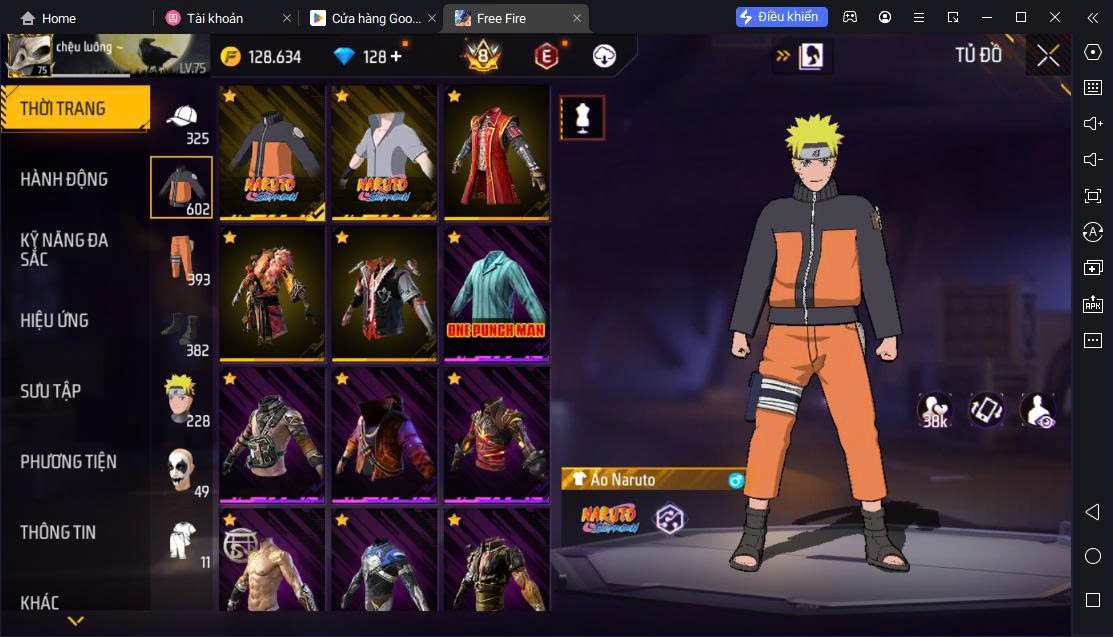The height and width of the screenshot is (637, 1113).
Task: Add diamonds with the plus button
Action: pyautogui.click(x=396, y=56)
